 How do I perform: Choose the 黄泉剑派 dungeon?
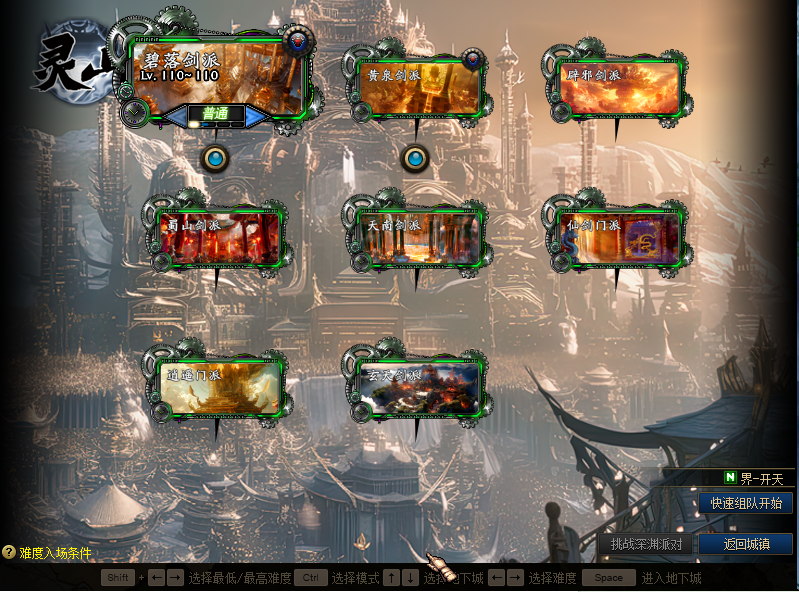point(419,88)
